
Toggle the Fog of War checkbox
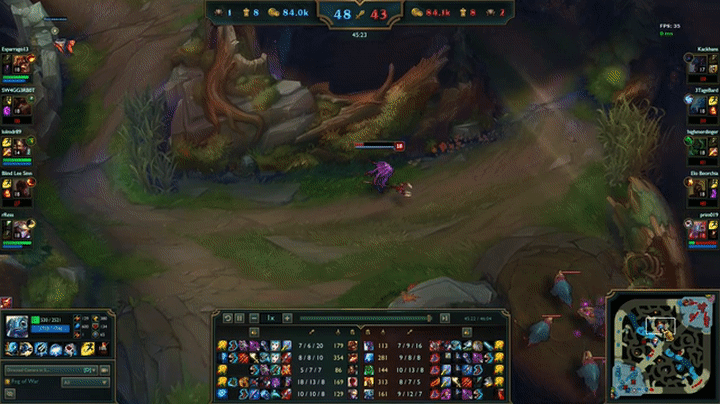click(8, 382)
